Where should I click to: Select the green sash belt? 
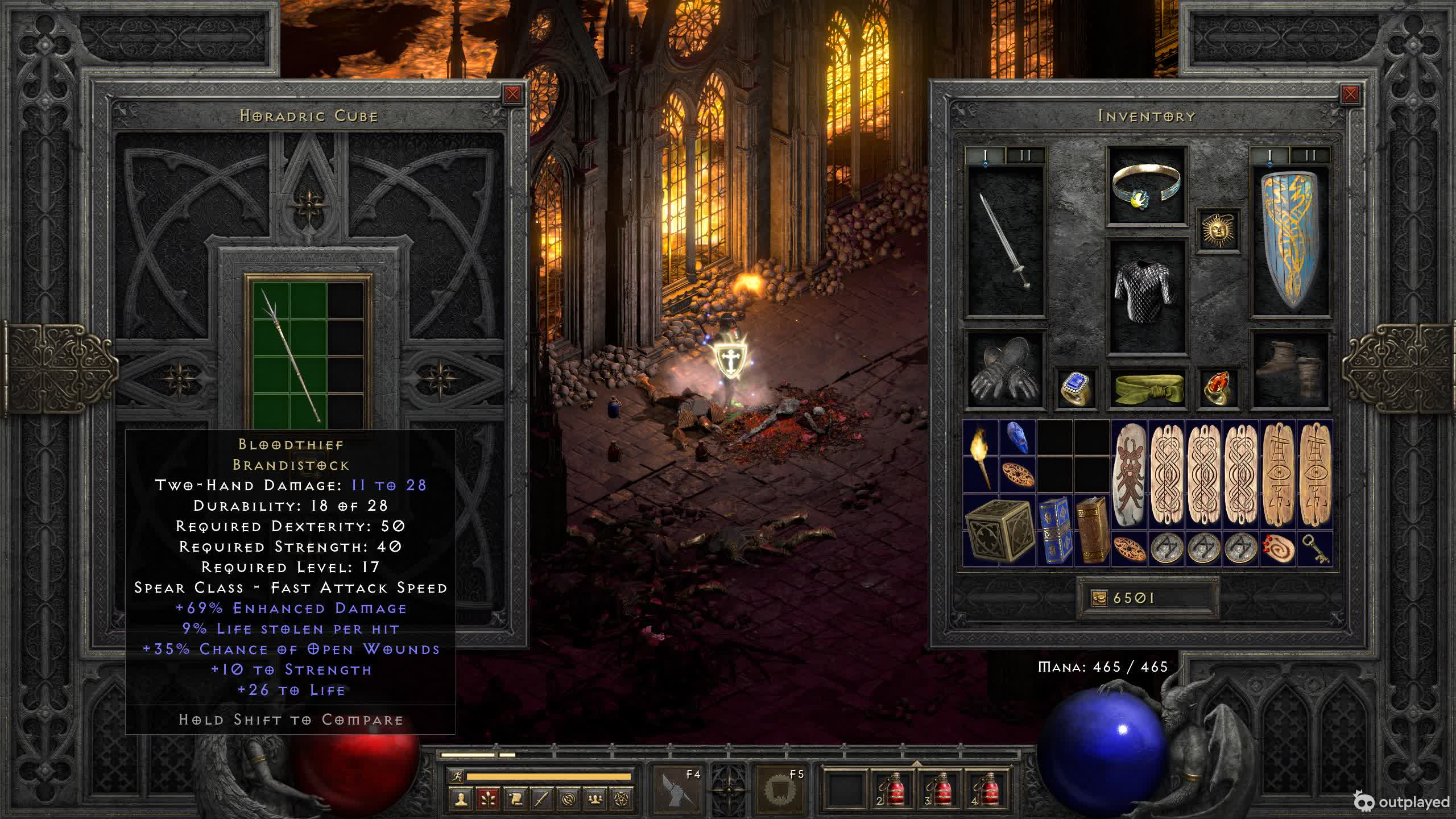(x=1147, y=388)
